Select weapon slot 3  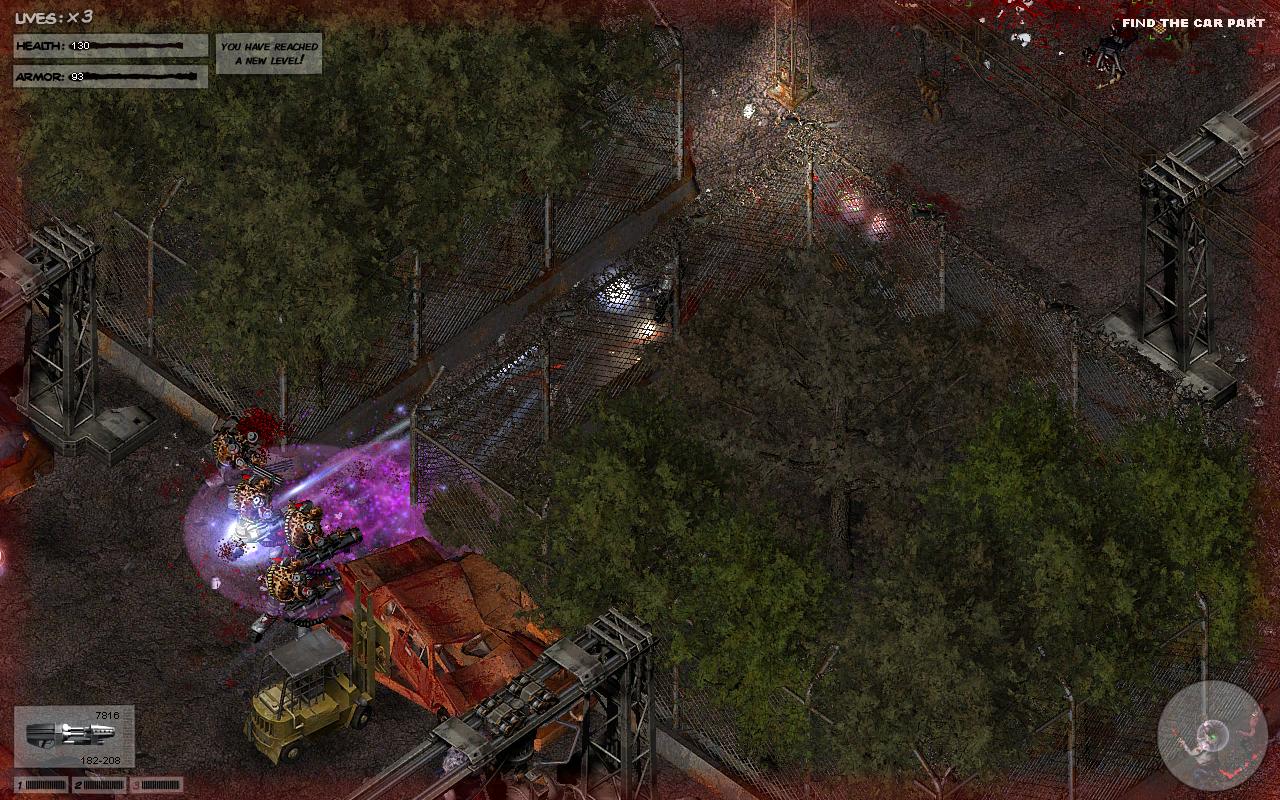(x=155, y=785)
